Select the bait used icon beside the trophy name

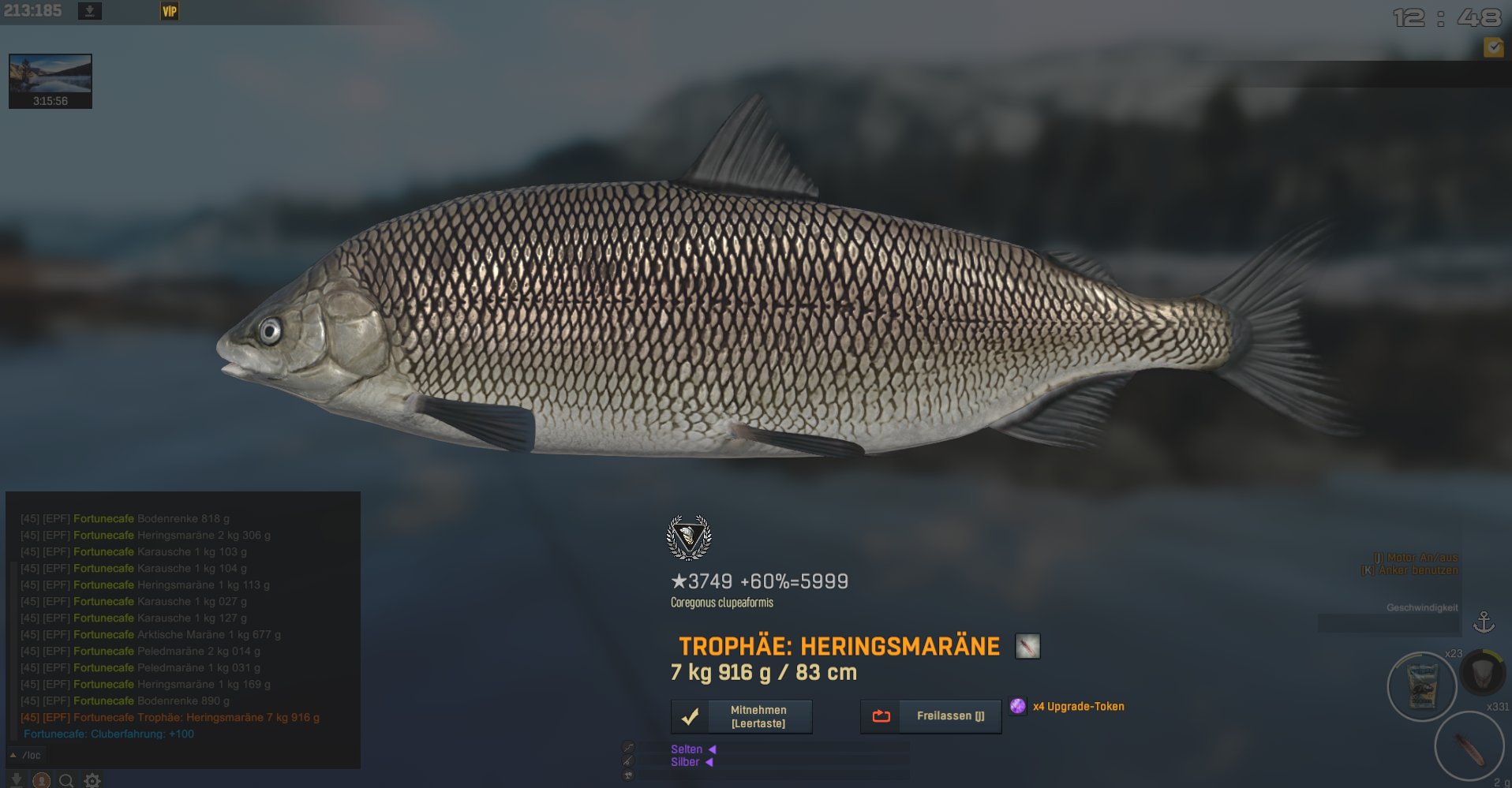click(1027, 646)
